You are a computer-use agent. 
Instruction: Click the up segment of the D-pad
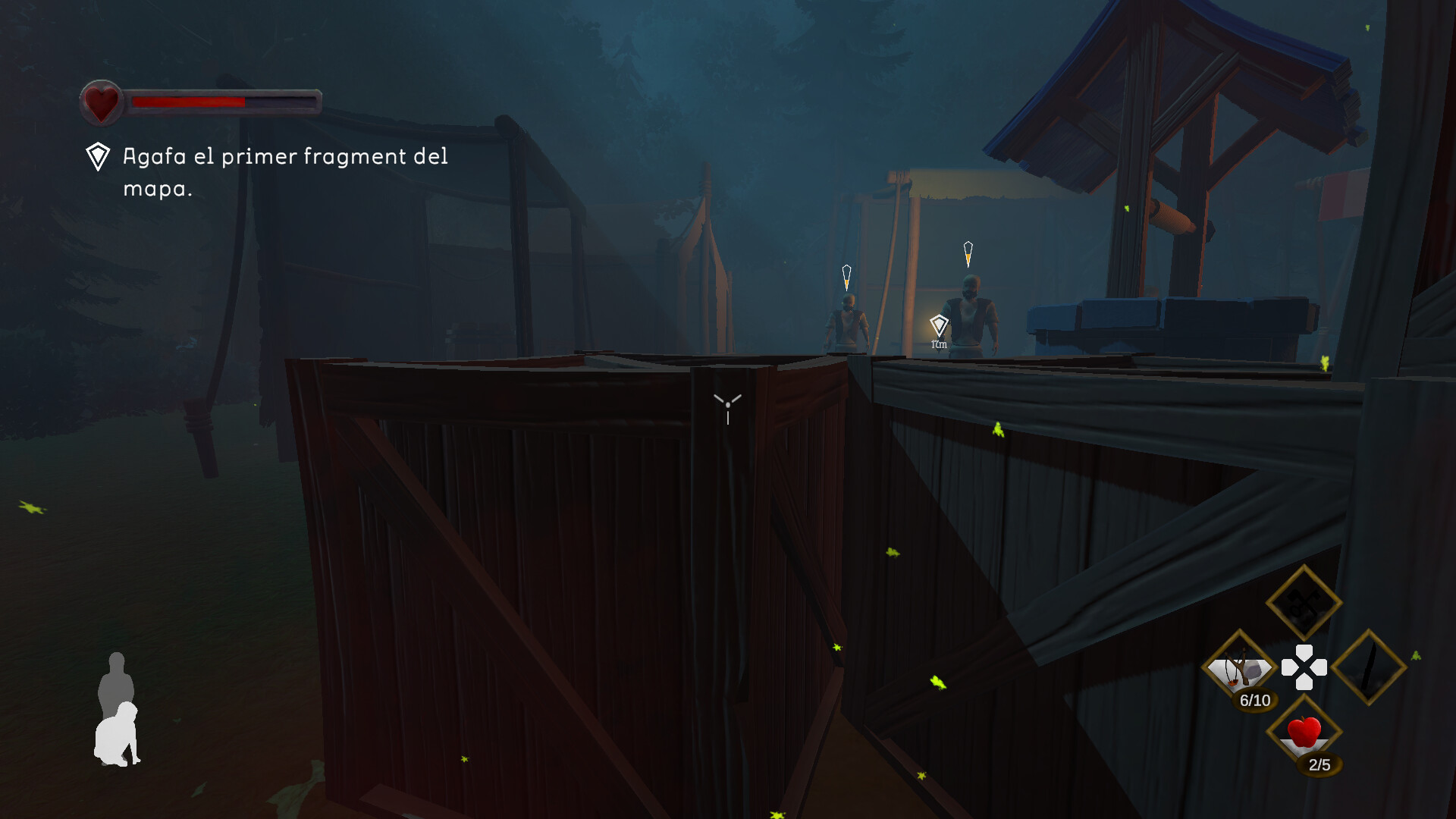pyautogui.click(x=1303, y=649)
